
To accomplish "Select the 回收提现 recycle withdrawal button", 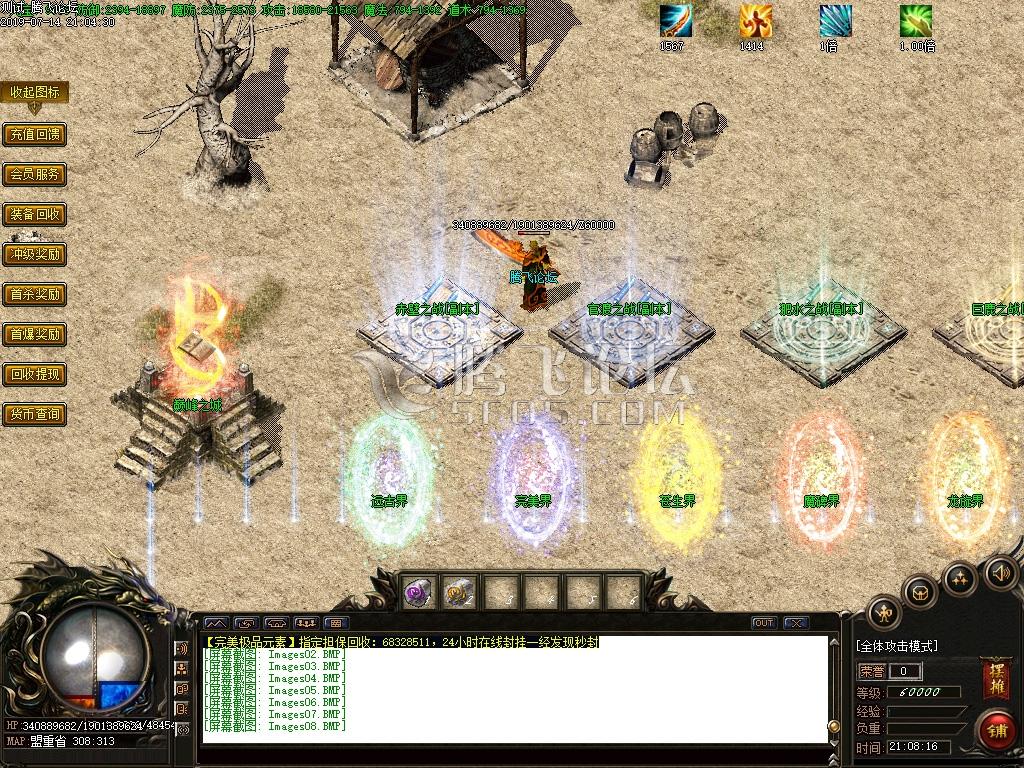I will 34,374.
